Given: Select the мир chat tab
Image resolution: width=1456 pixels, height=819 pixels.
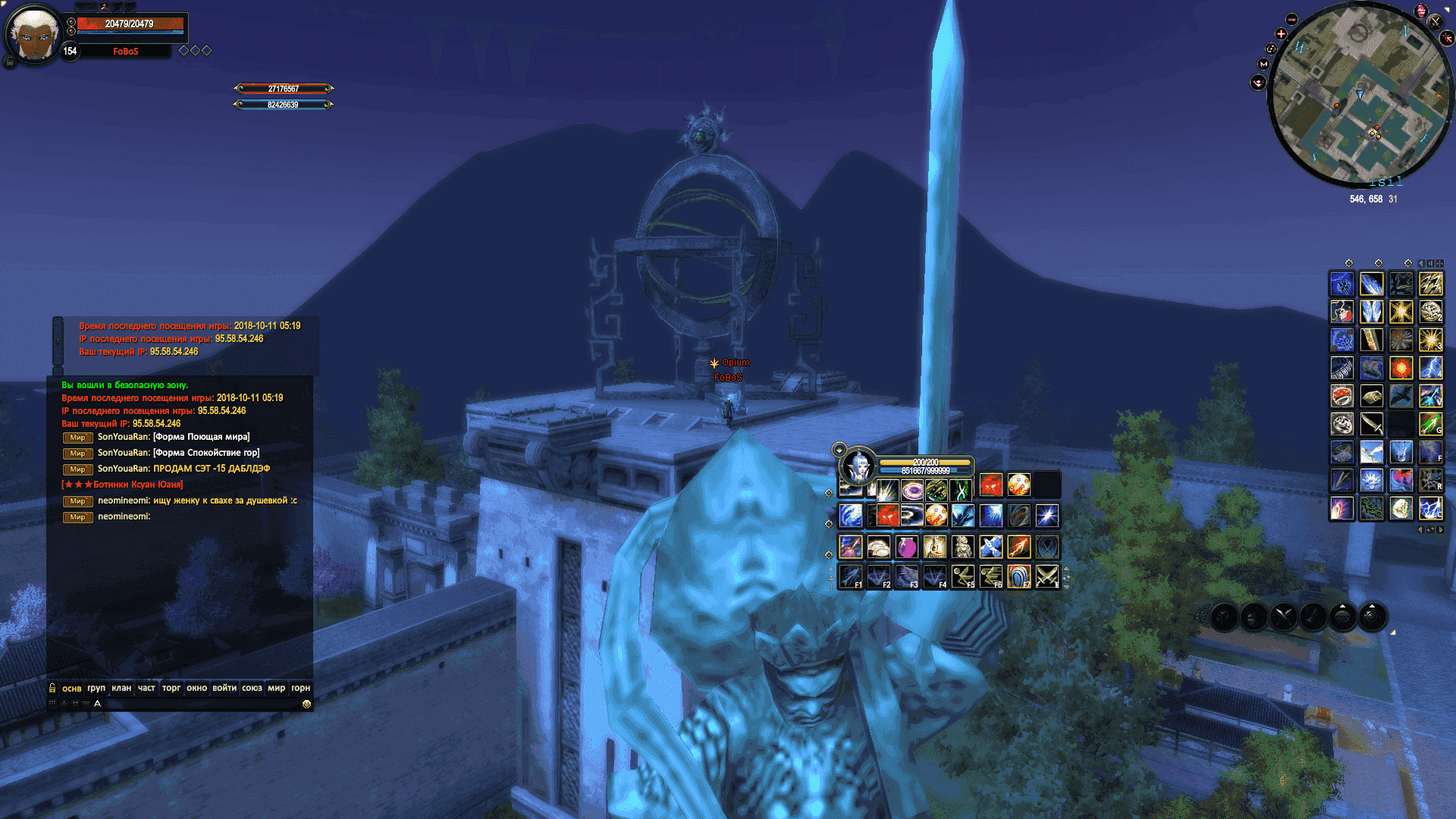Looking at the screenshot, I should pos(276,689).
